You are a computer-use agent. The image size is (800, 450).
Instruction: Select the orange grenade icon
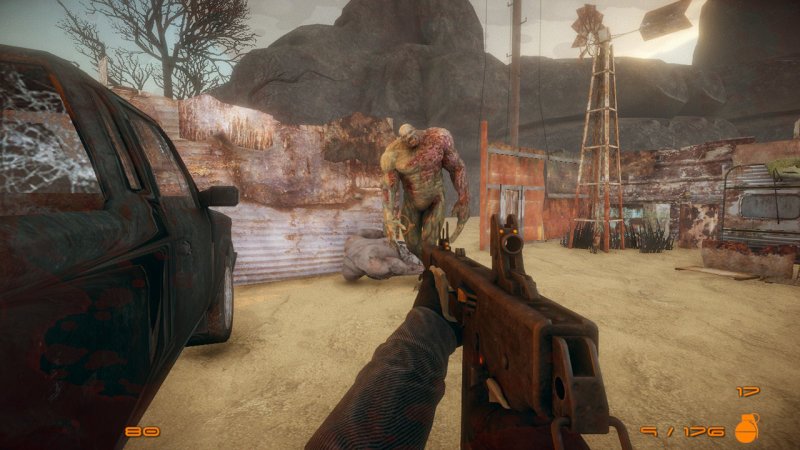[x=746, y=428]
